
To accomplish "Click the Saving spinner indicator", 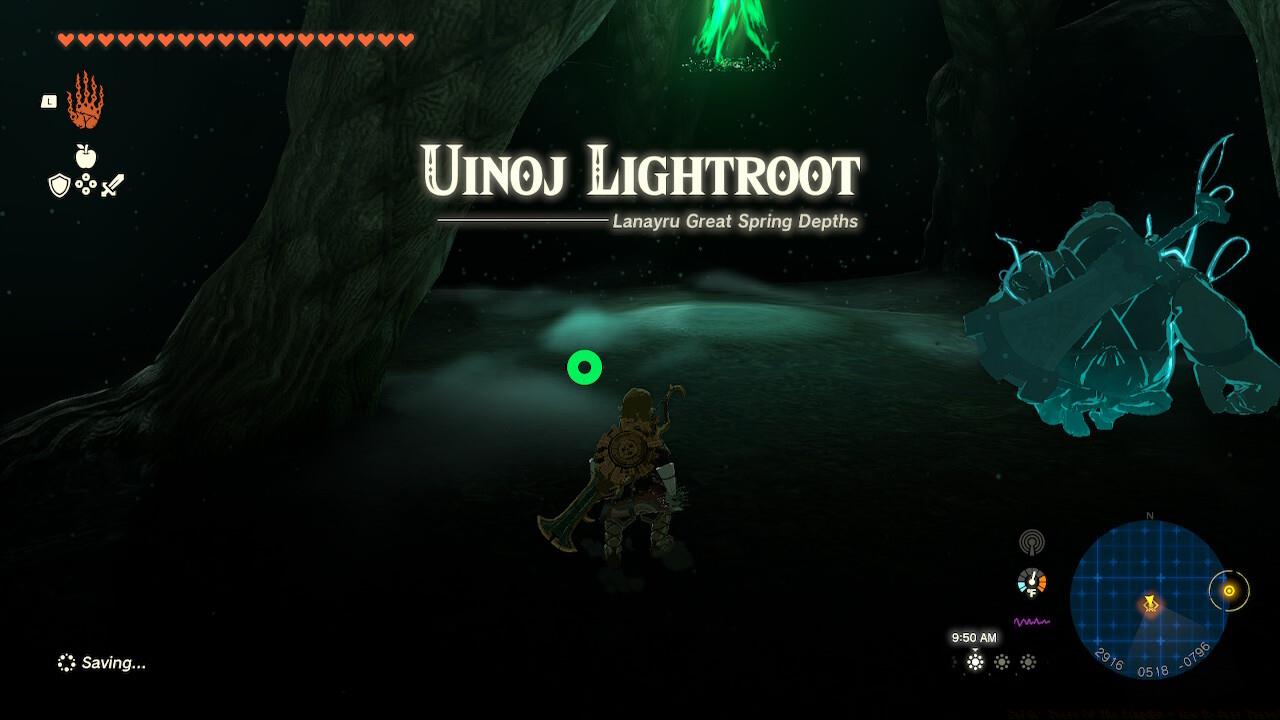I will click(x=66, y=661).
